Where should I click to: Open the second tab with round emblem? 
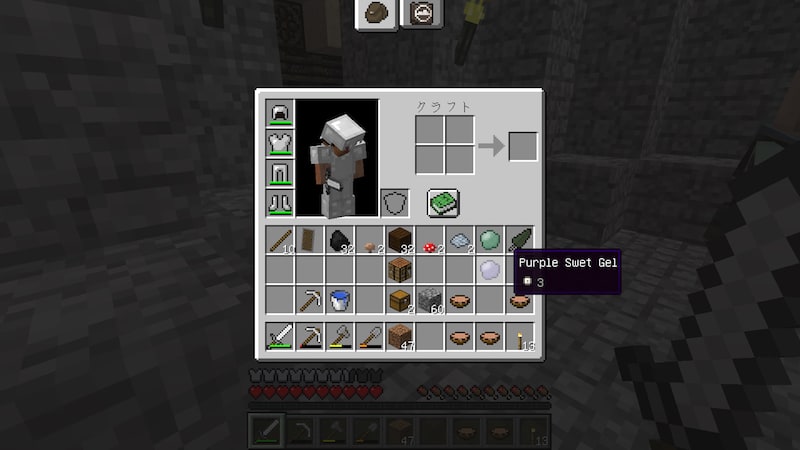[x=421, y=13]
